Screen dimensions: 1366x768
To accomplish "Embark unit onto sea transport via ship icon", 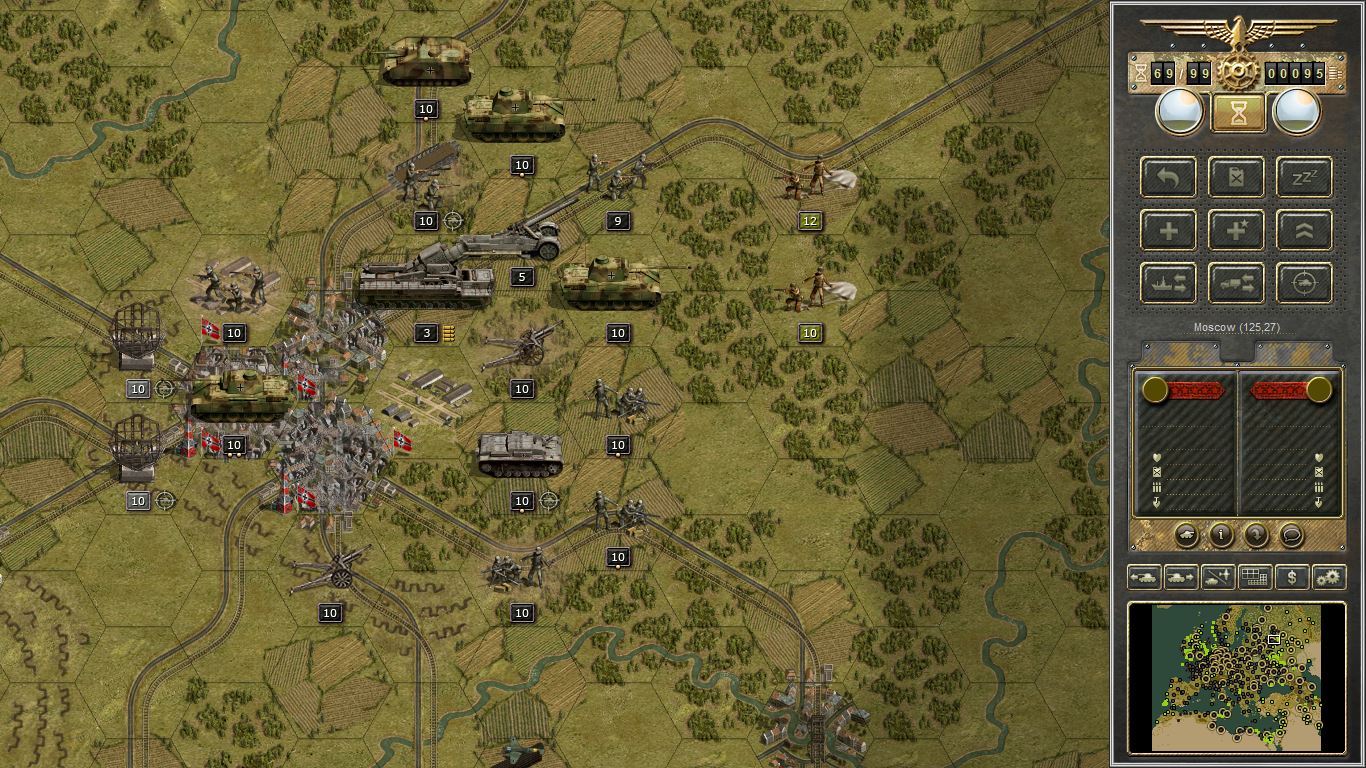I will [1168, 283].
